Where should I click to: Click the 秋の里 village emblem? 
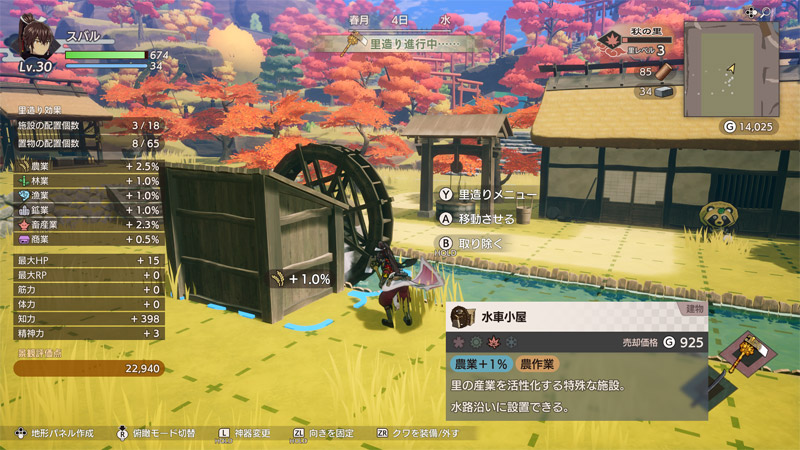[x=611, y=40]
